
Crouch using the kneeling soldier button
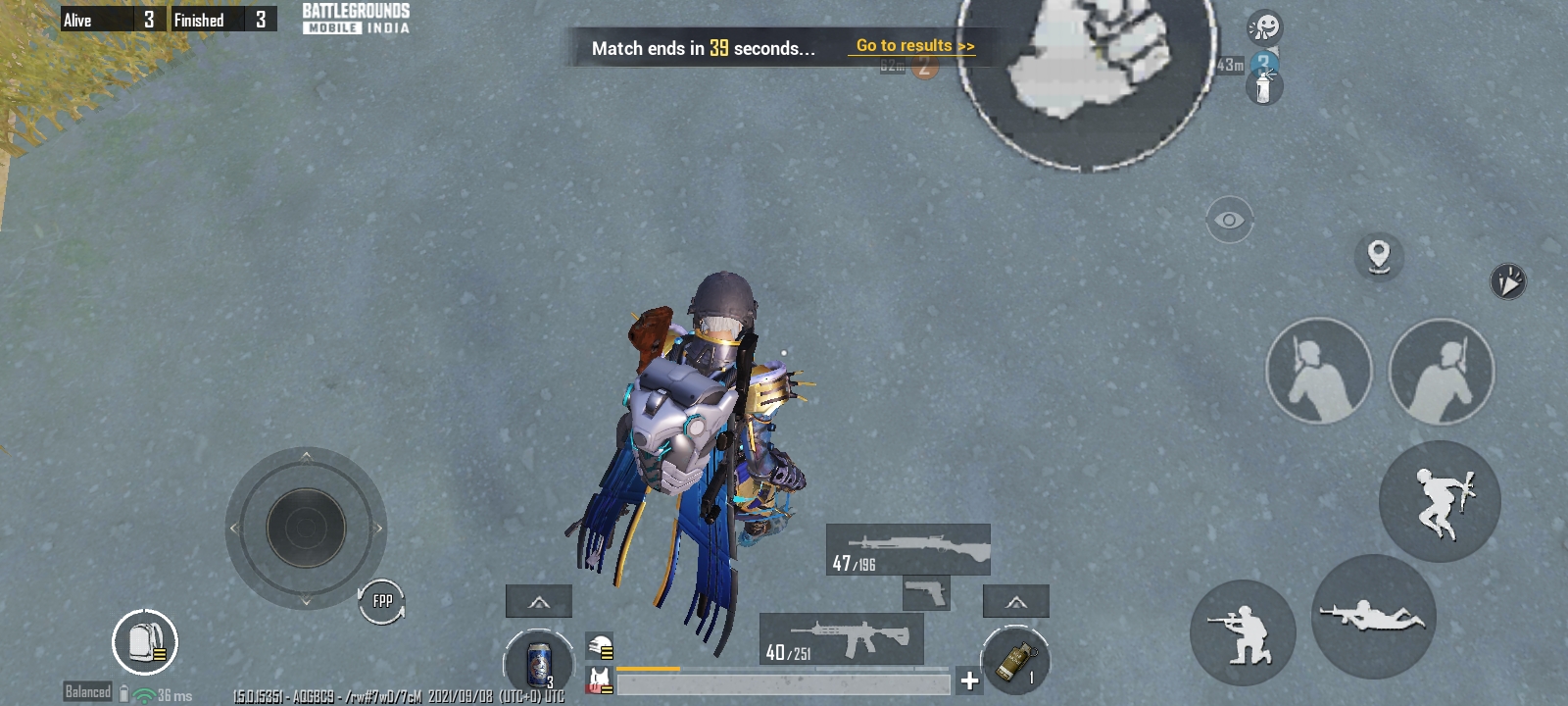pos(1243,632)
